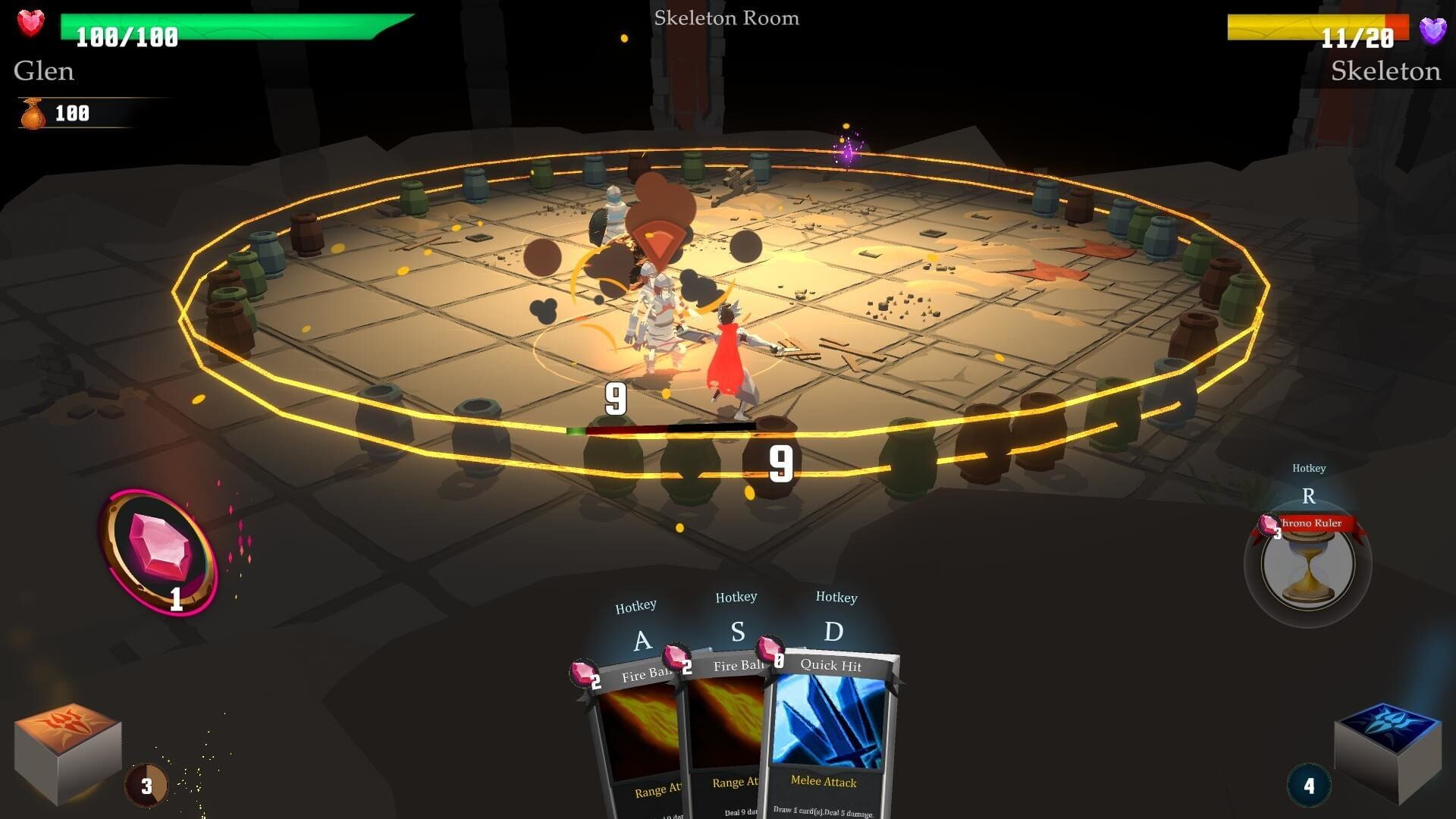
Task: Click the damage number 9 above the arena
Action: [616, 397]
